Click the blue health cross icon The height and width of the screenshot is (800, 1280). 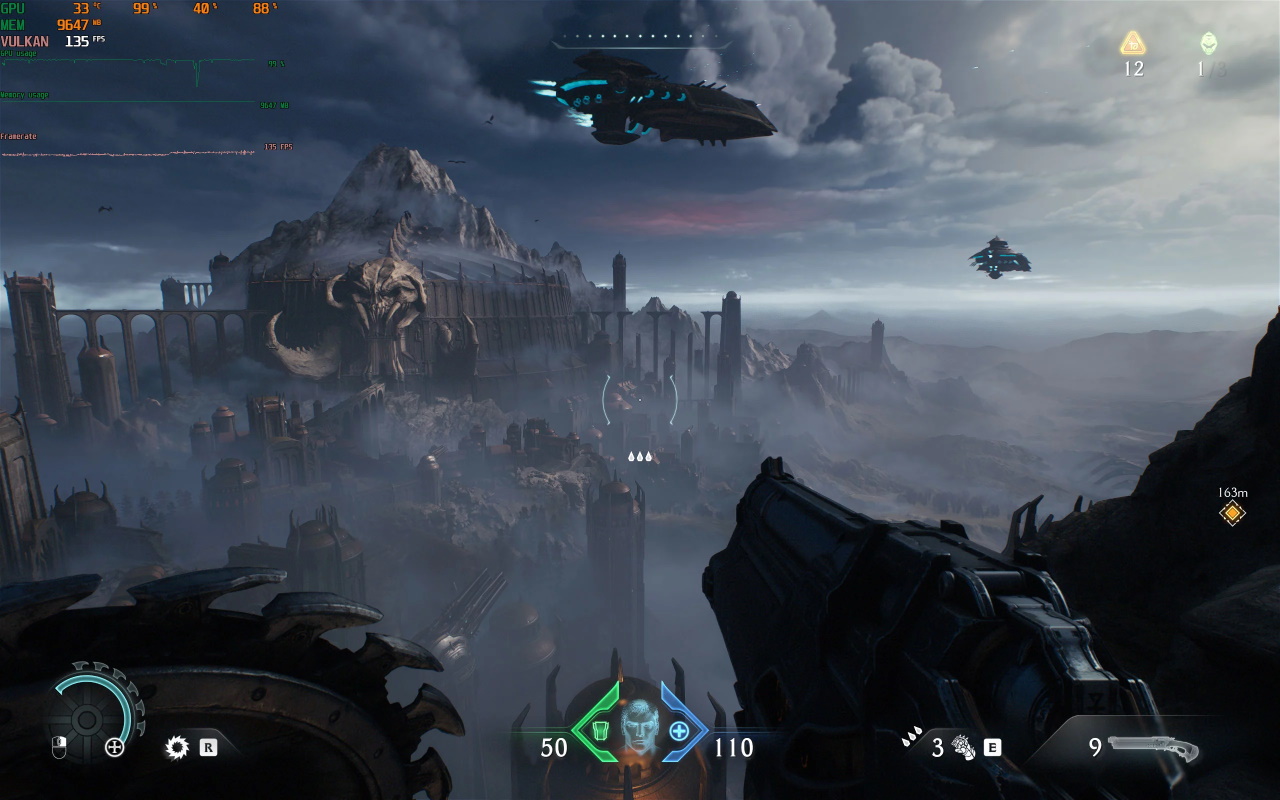[679, 731]
